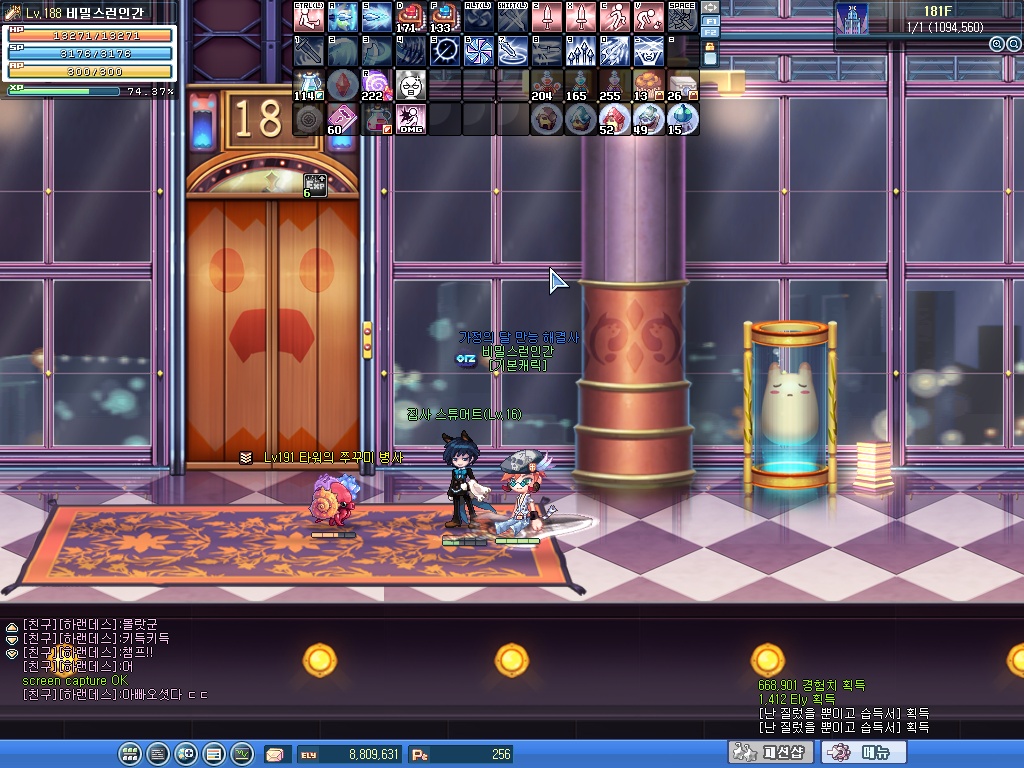Open the 매뉴 menu button
The height and width of the screenshot is (768, 1024).
point(868,752)
